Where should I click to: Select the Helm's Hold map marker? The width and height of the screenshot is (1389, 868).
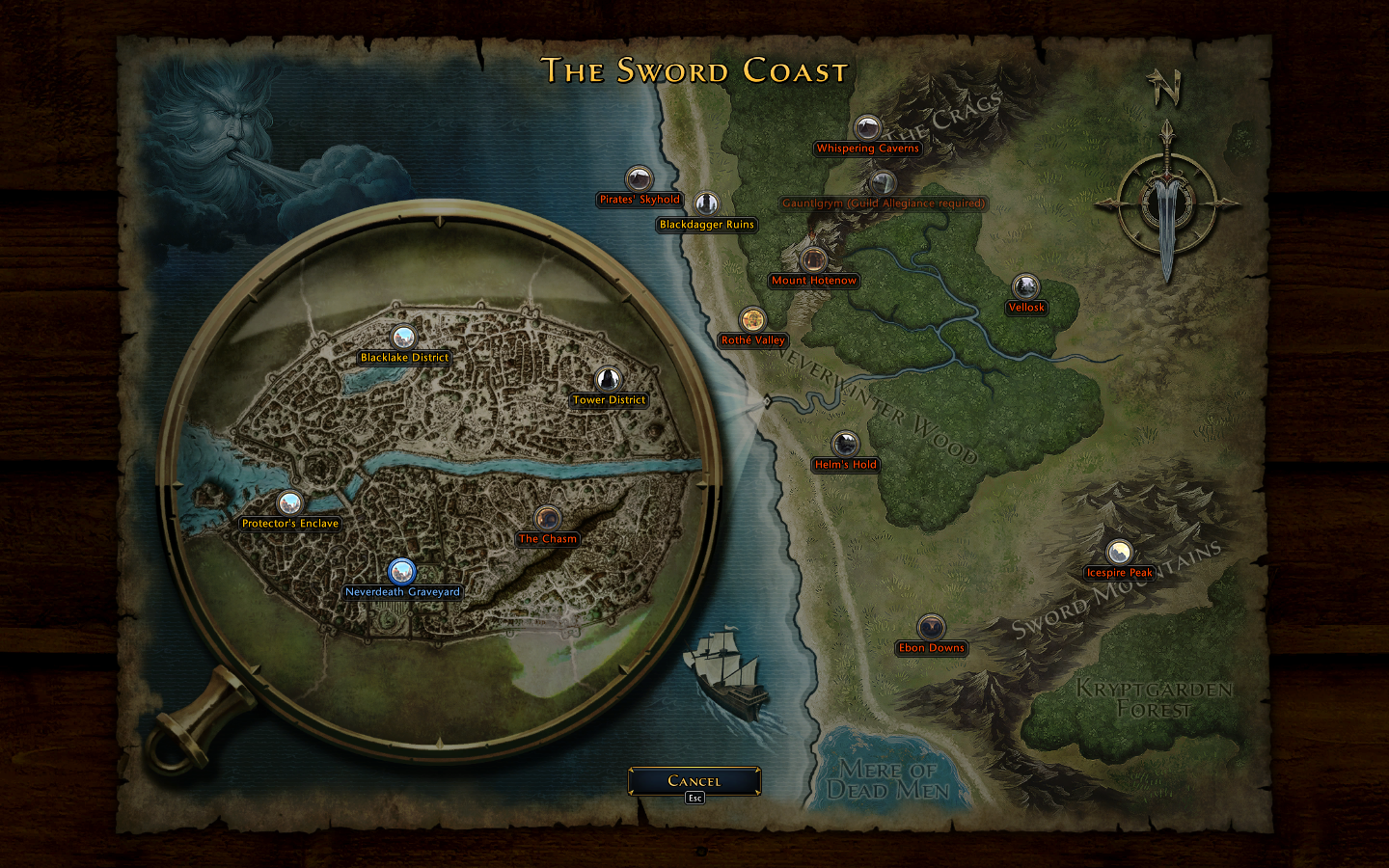(x=847, y=446)
